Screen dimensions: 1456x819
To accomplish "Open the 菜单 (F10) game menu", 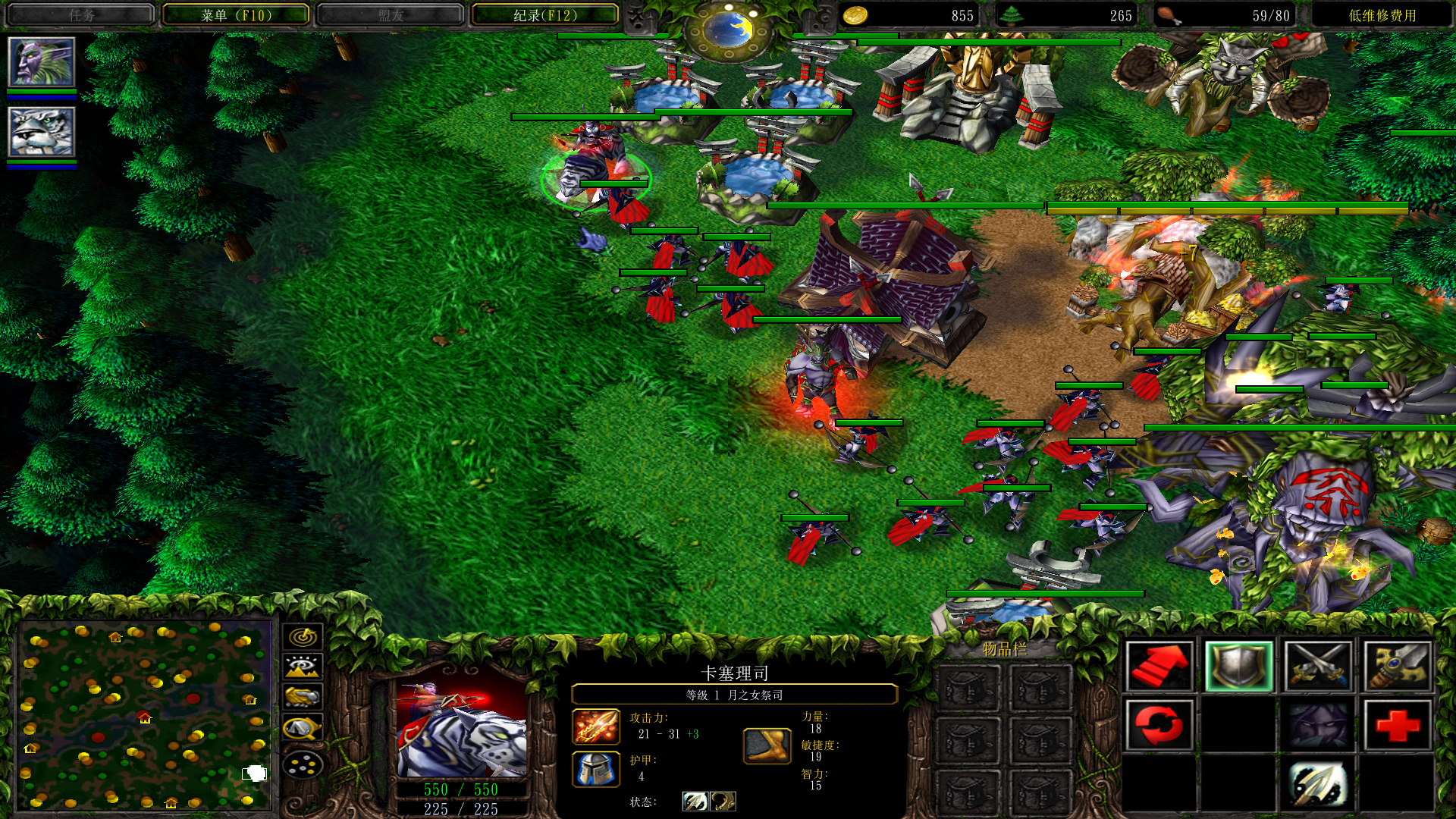I will pyautogui.click(x=236, y=15).
